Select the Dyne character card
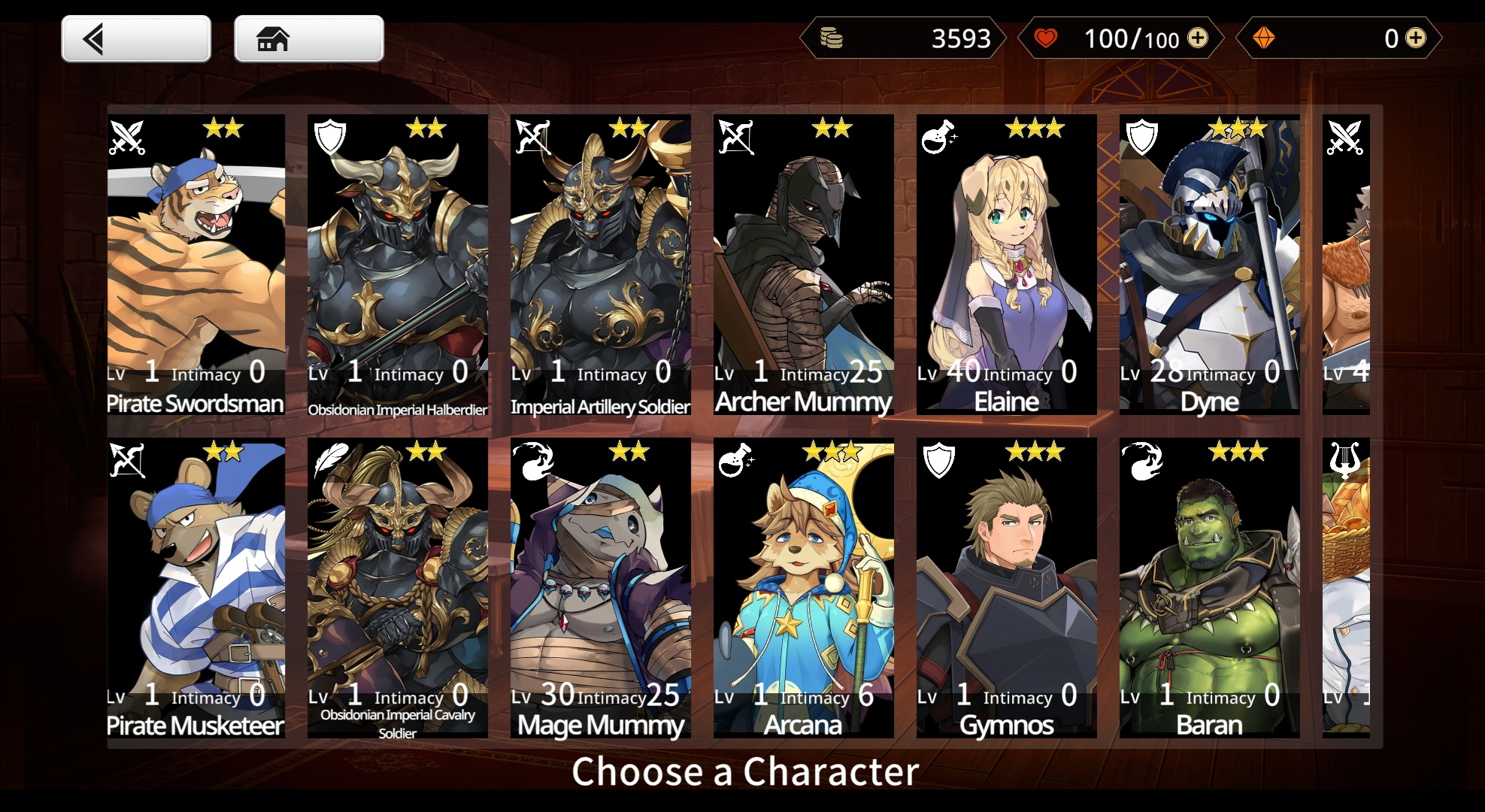The width and height of the screenshot is (1485, 812). coord(1210,264)
